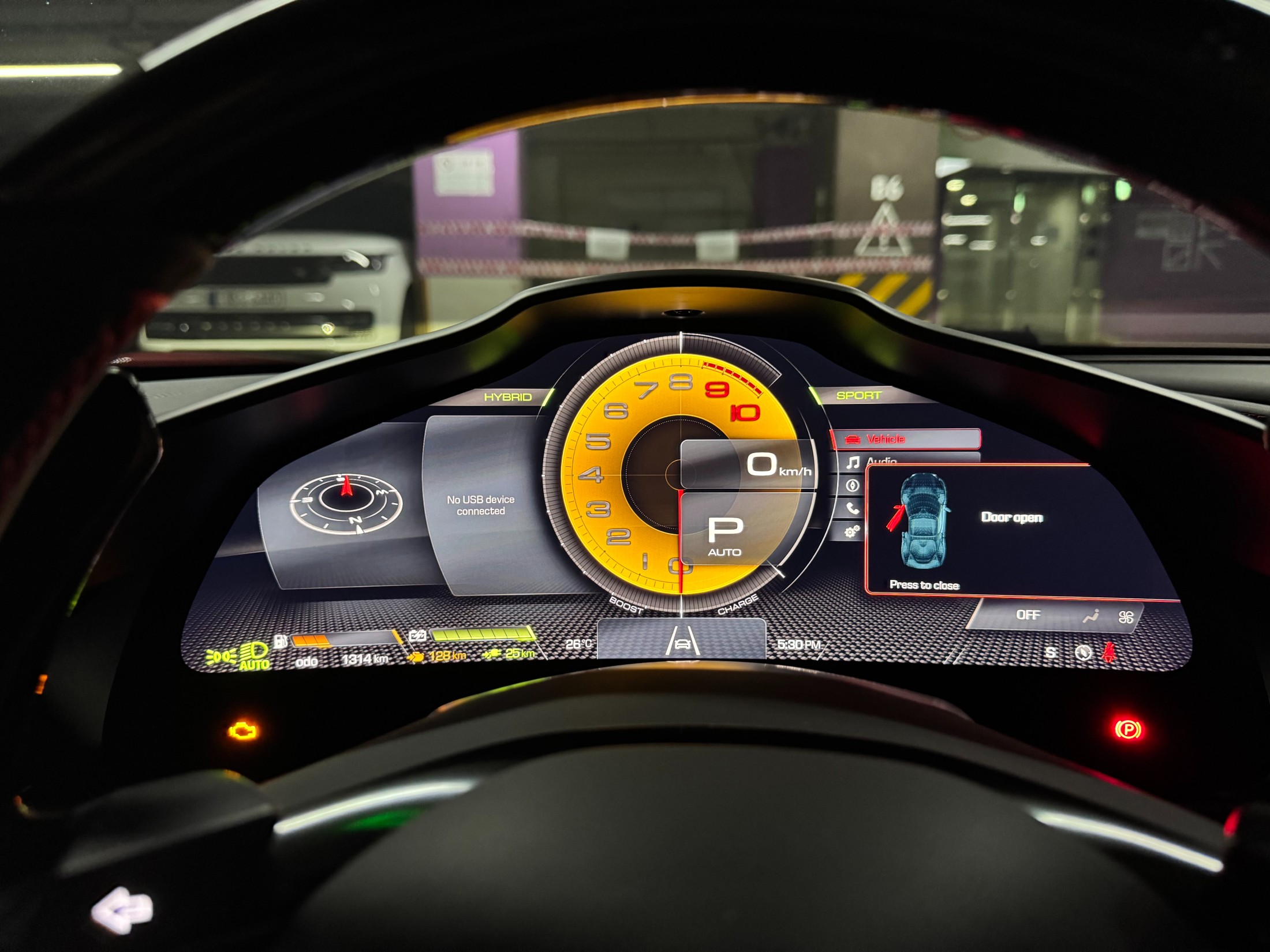Image resolution: width=1270 pixels, height=952 pixels.
Task: Open the navigation compass menu icon
Action: click(x=853, y=485)
